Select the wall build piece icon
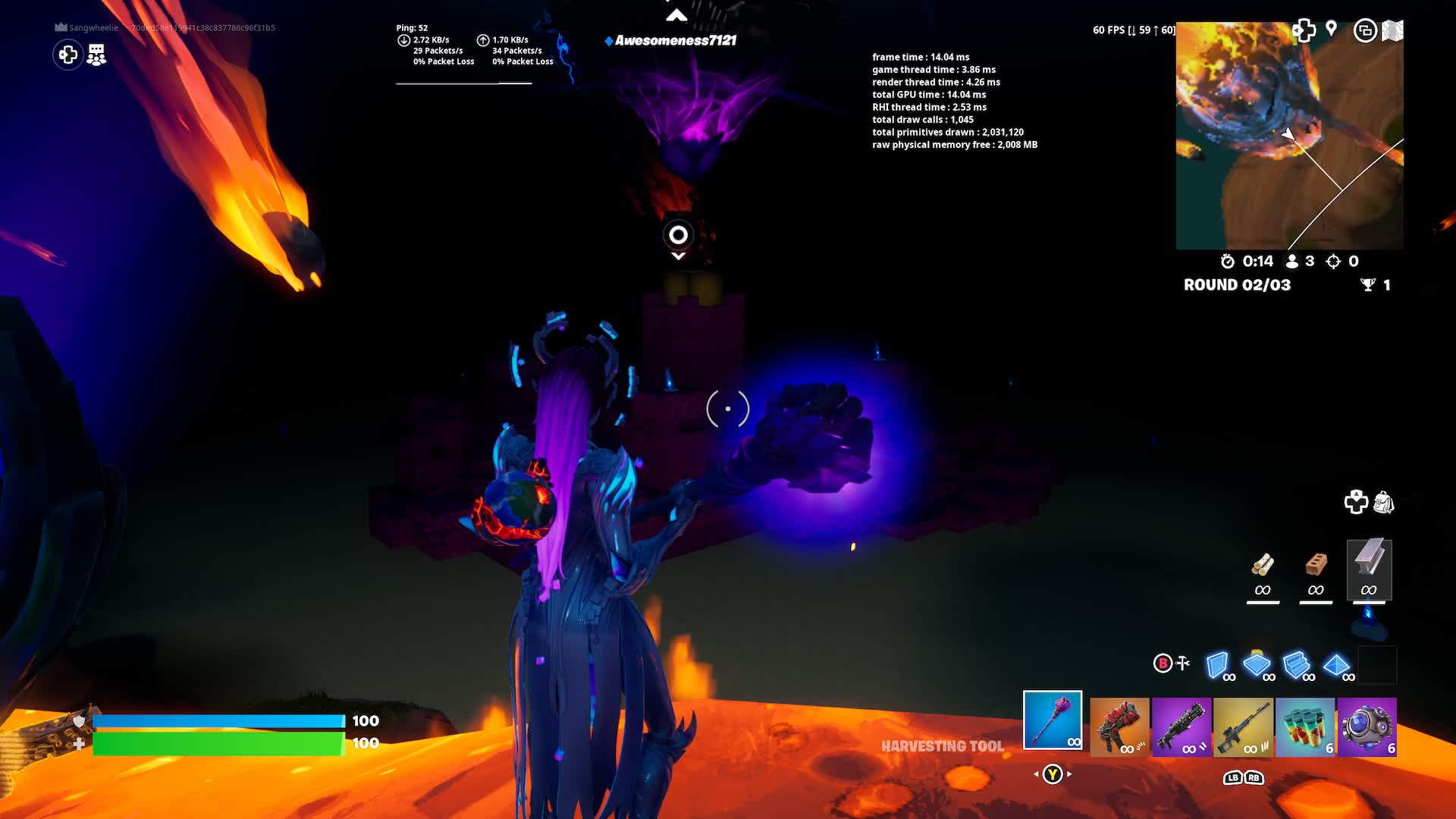1456x819 pixels. tap(1216, 665)
